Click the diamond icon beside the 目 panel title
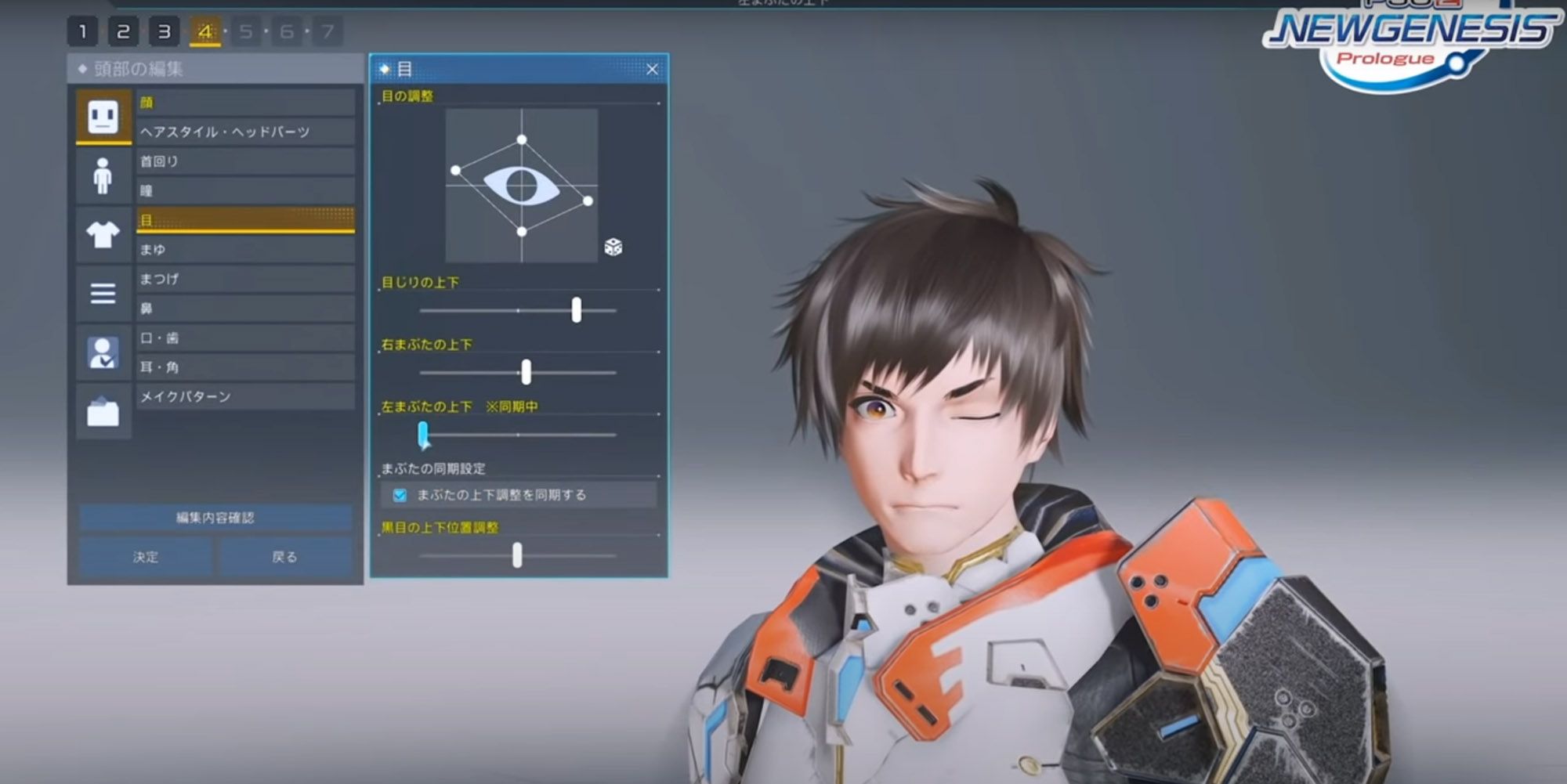Viewport: 1567px width, 784px height. [383, 69]
